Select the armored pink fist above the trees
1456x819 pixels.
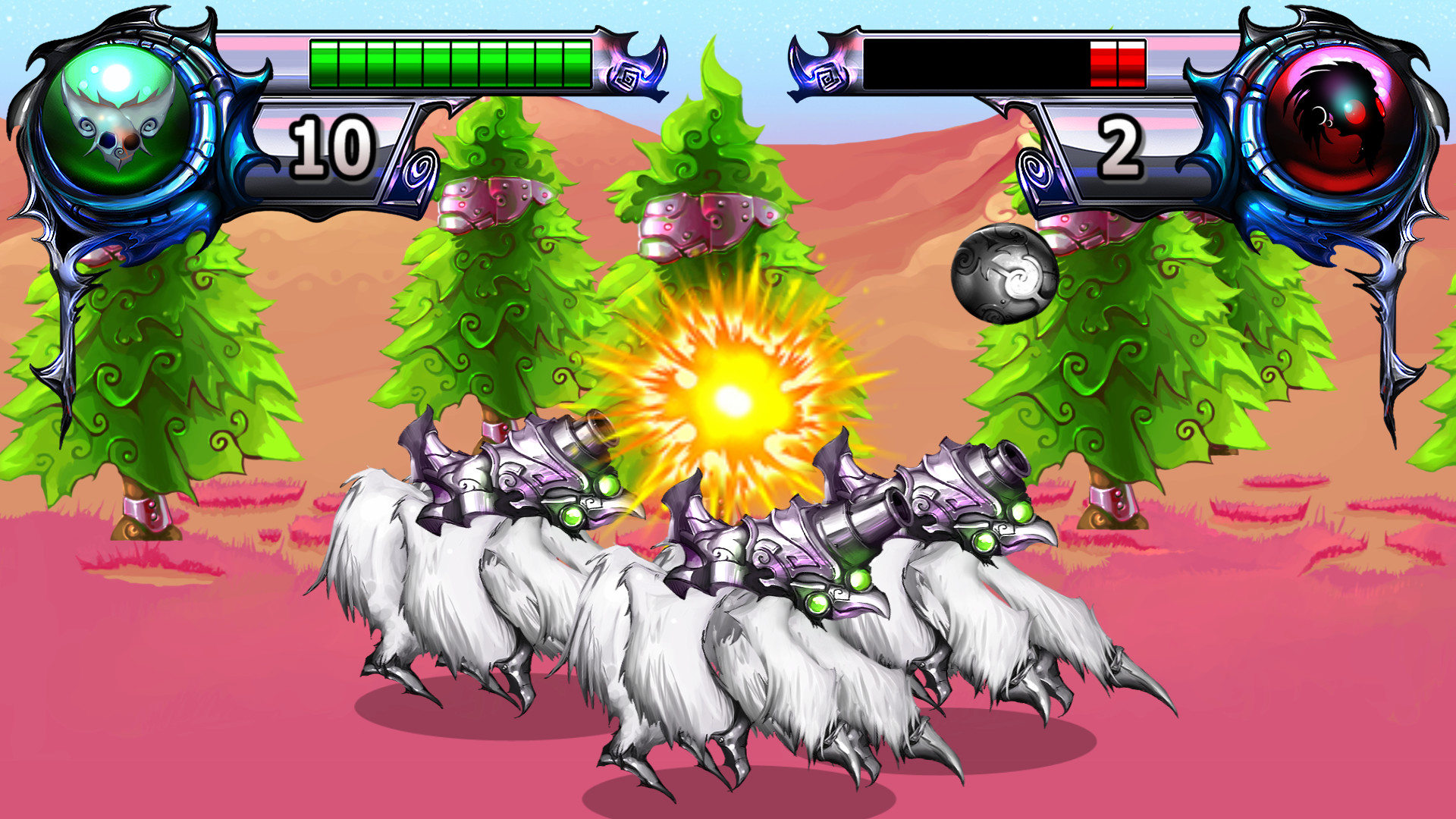click(698, 220)
